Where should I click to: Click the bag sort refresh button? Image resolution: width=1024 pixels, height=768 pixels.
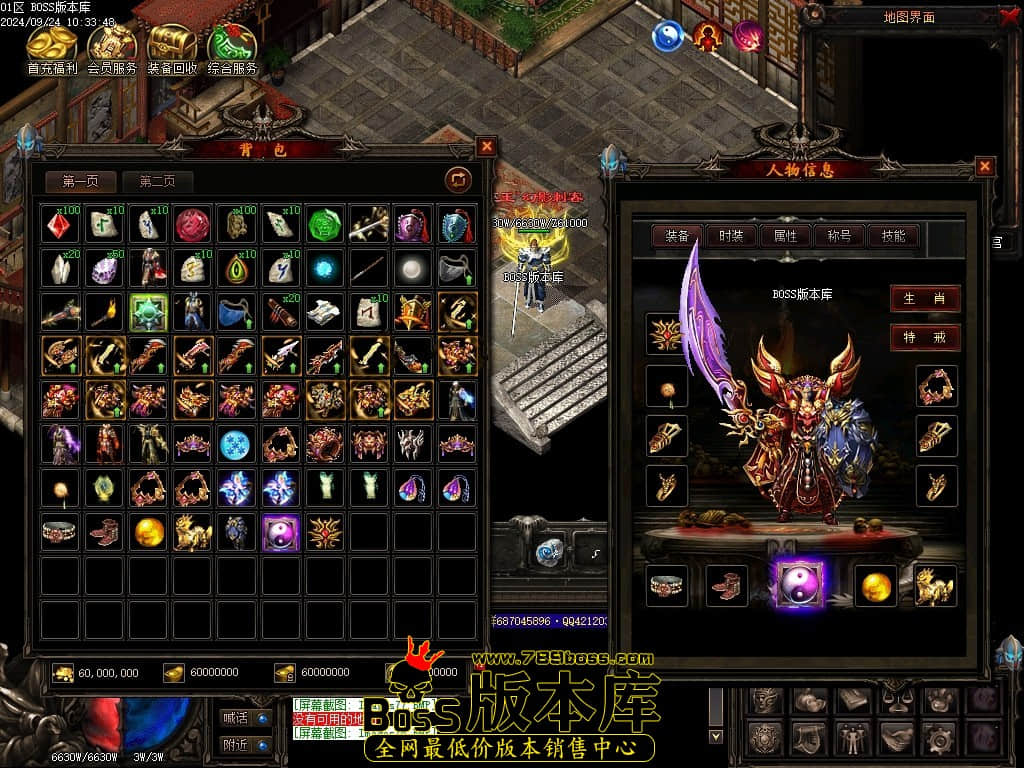coord(458,179)
